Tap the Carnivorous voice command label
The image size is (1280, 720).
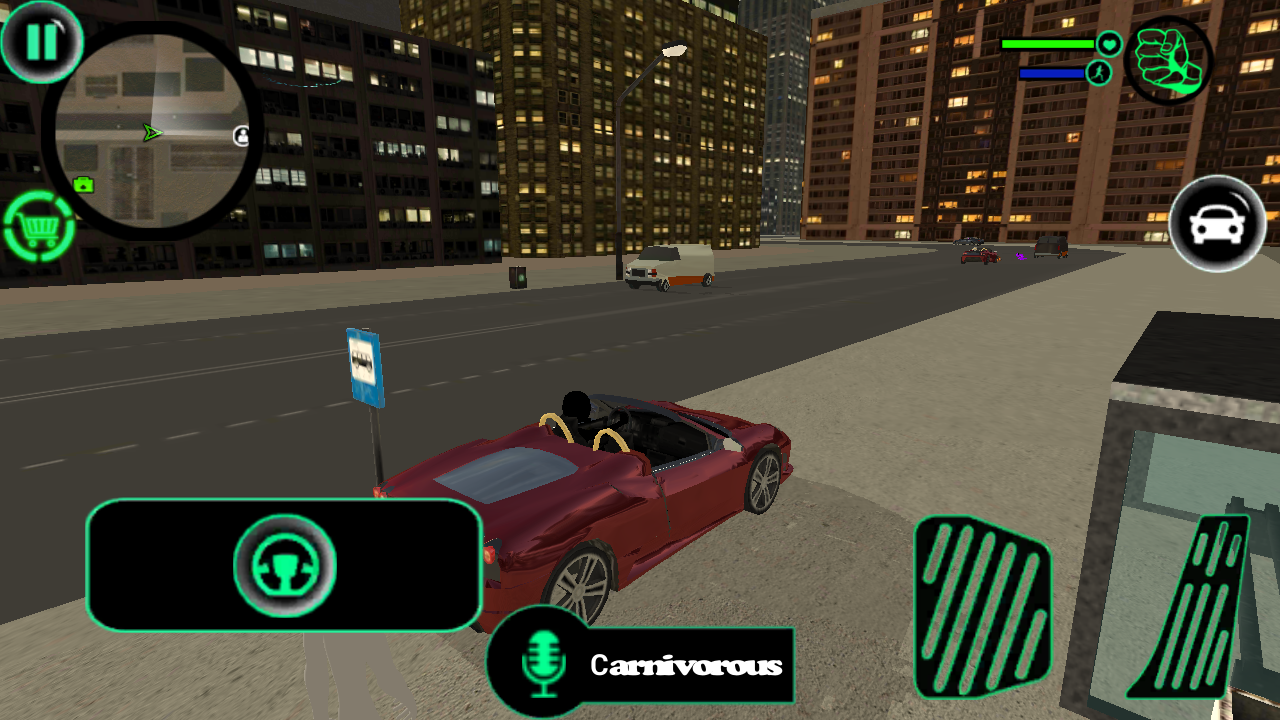coord(688,662)
